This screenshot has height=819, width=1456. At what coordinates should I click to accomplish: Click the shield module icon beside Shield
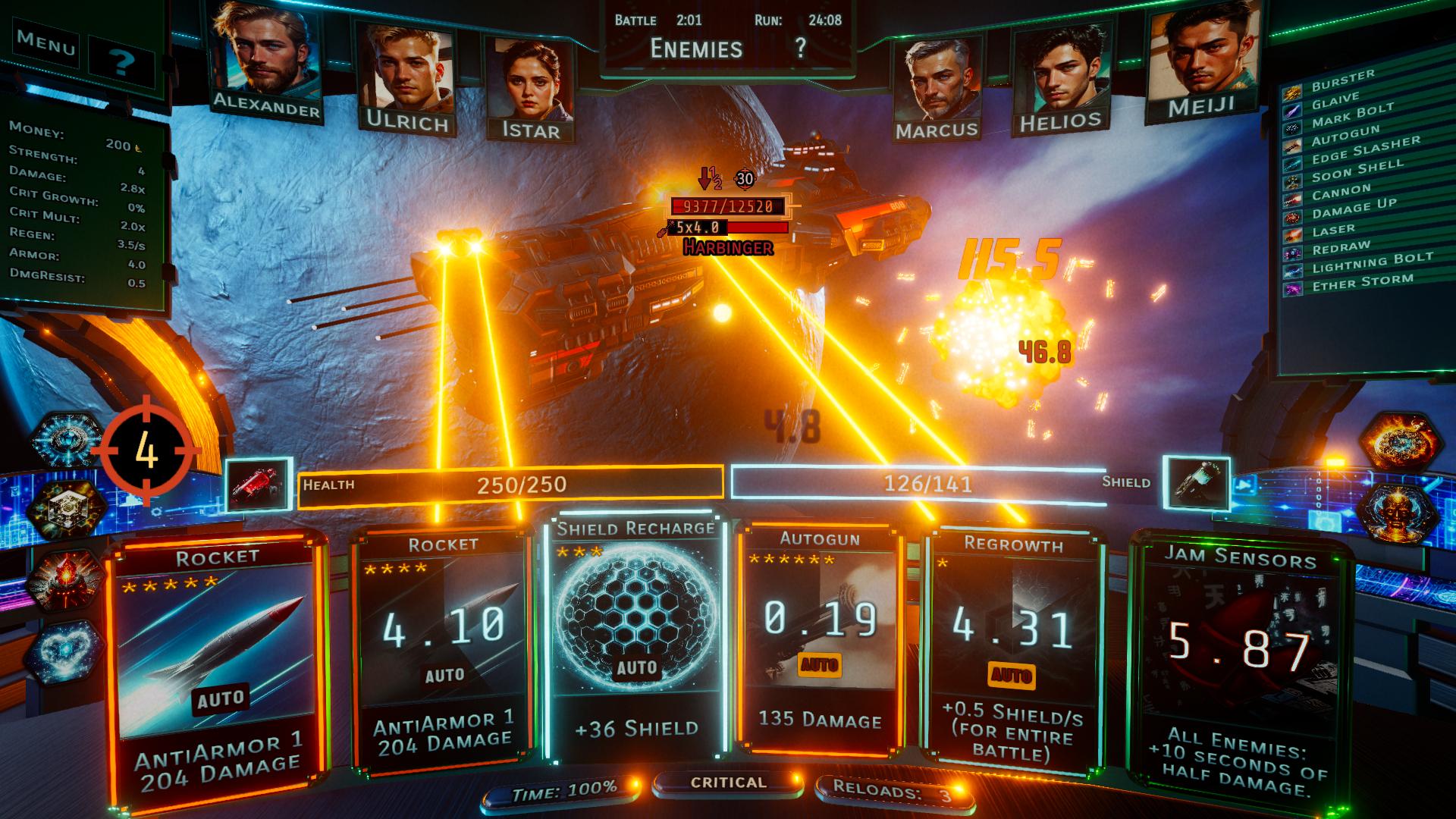(1196, 483)
